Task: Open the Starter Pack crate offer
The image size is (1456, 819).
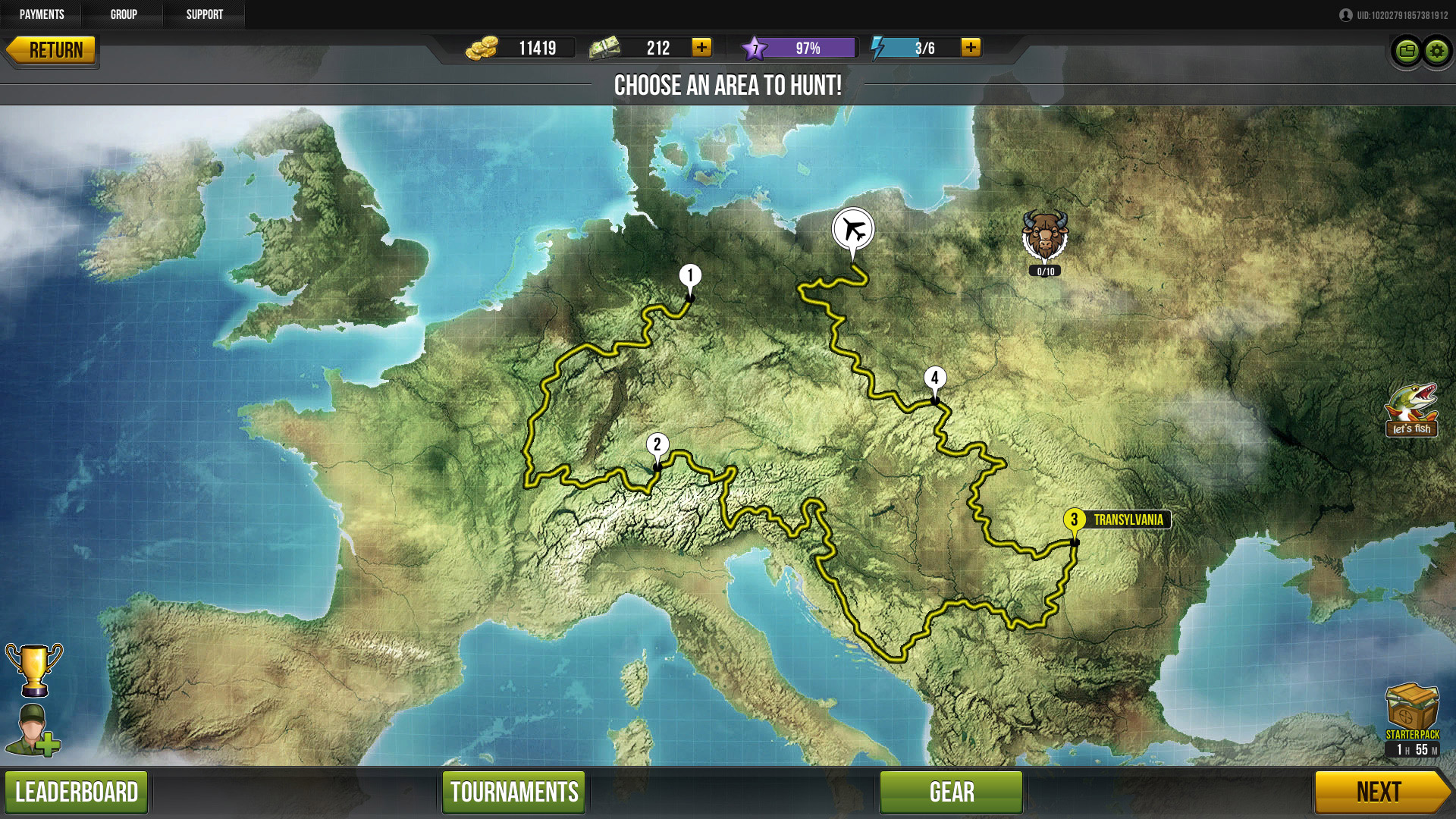Action: (1412, 709)
